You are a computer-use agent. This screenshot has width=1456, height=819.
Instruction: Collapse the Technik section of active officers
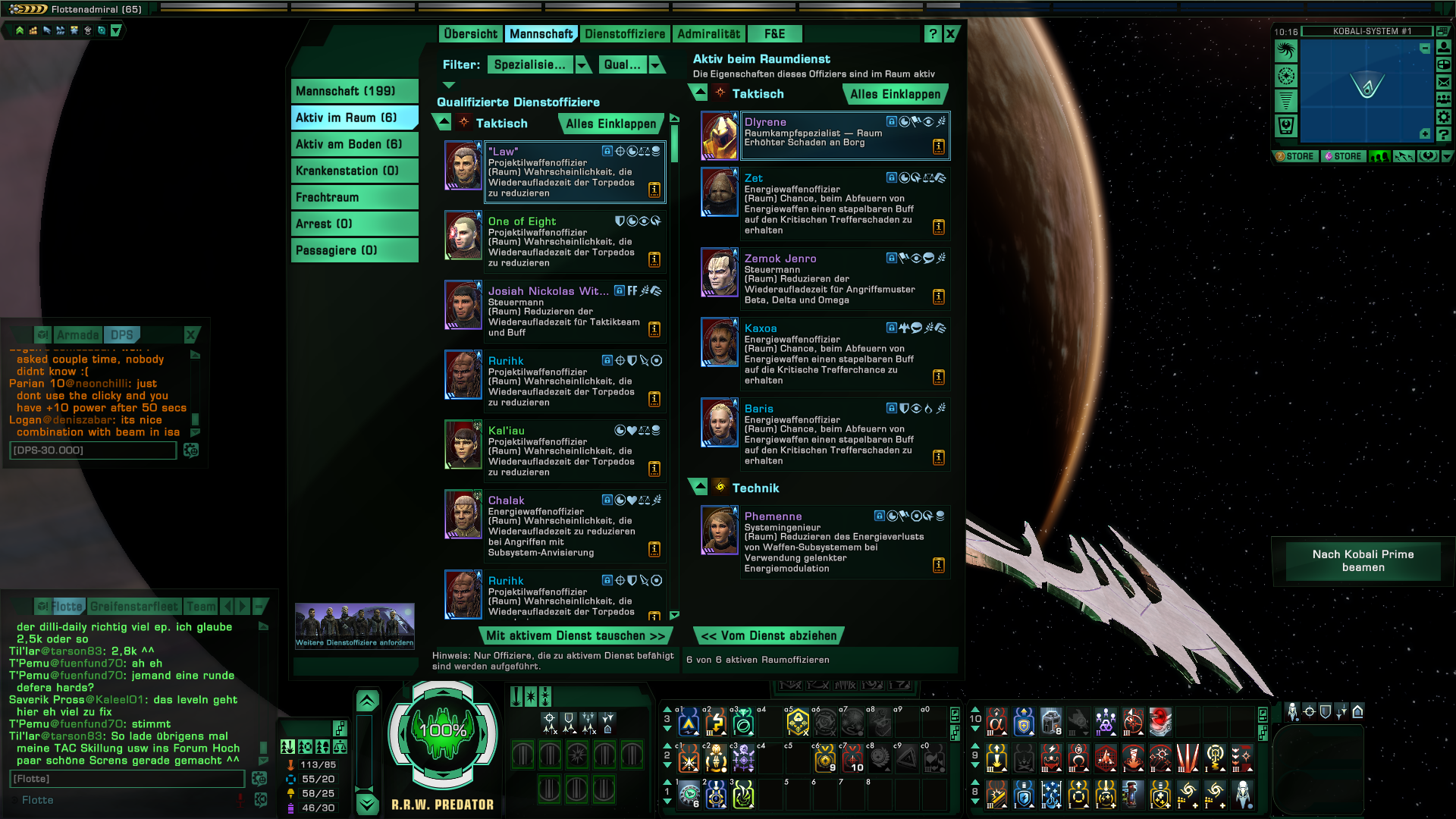(699, 488)
